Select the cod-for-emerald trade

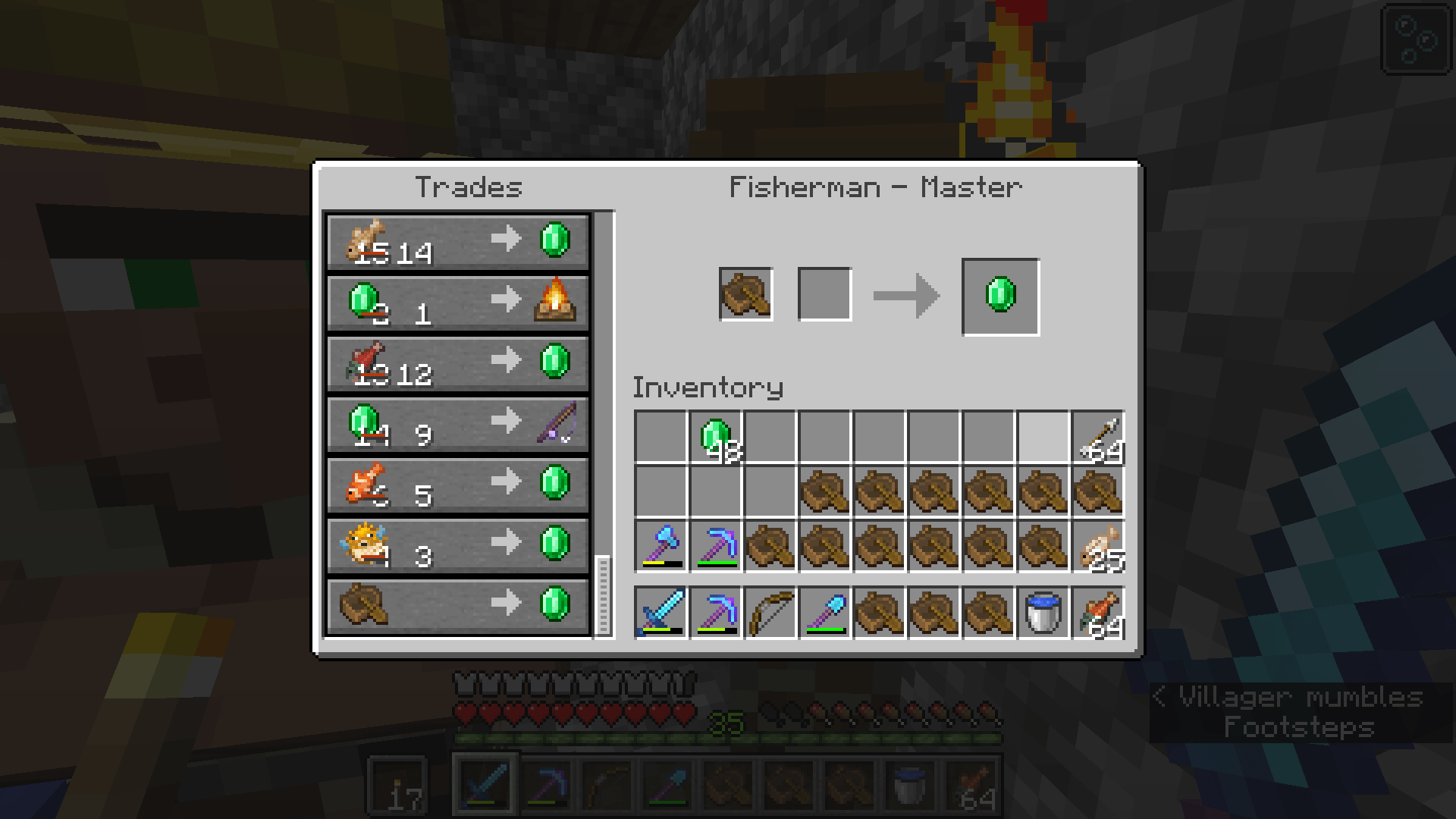455,241
